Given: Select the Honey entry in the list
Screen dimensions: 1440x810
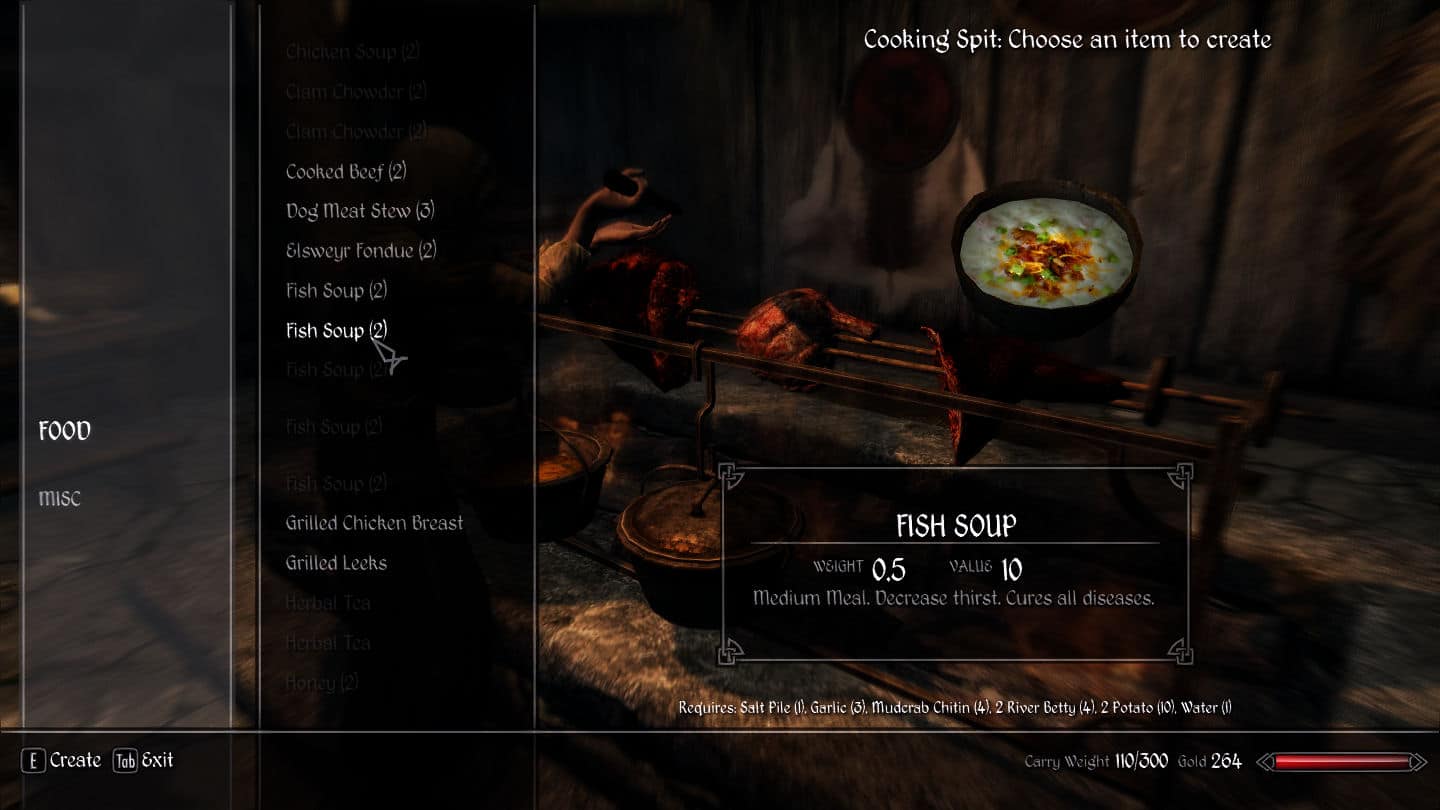Looking at the screenshot, I should (322, 683).
